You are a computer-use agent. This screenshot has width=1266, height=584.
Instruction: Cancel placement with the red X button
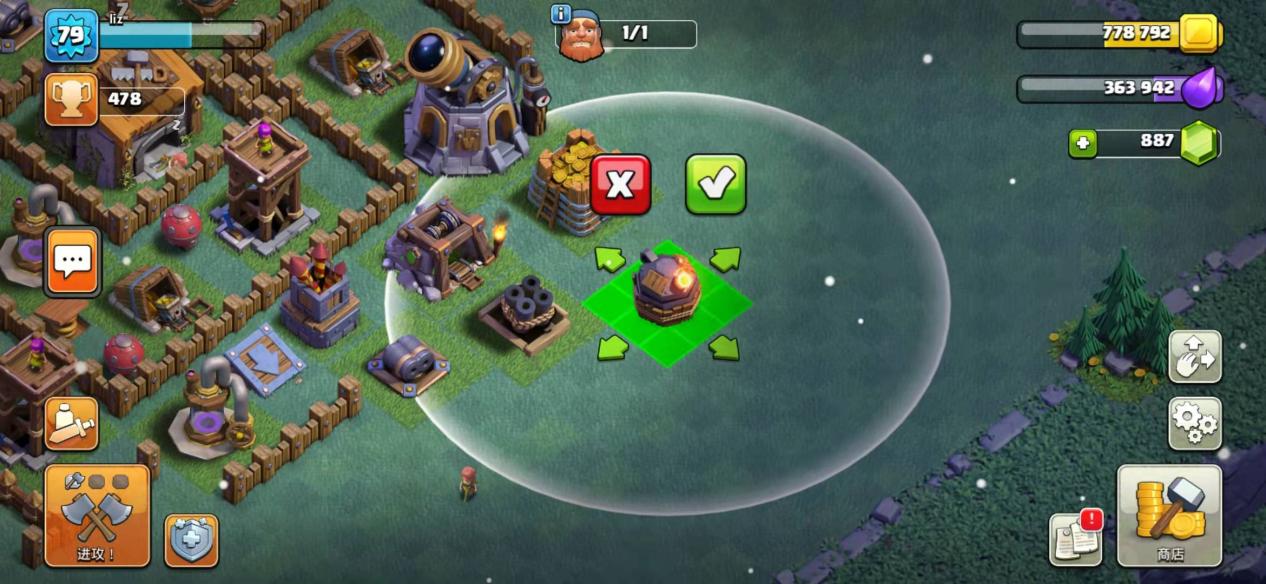point(620,184)
